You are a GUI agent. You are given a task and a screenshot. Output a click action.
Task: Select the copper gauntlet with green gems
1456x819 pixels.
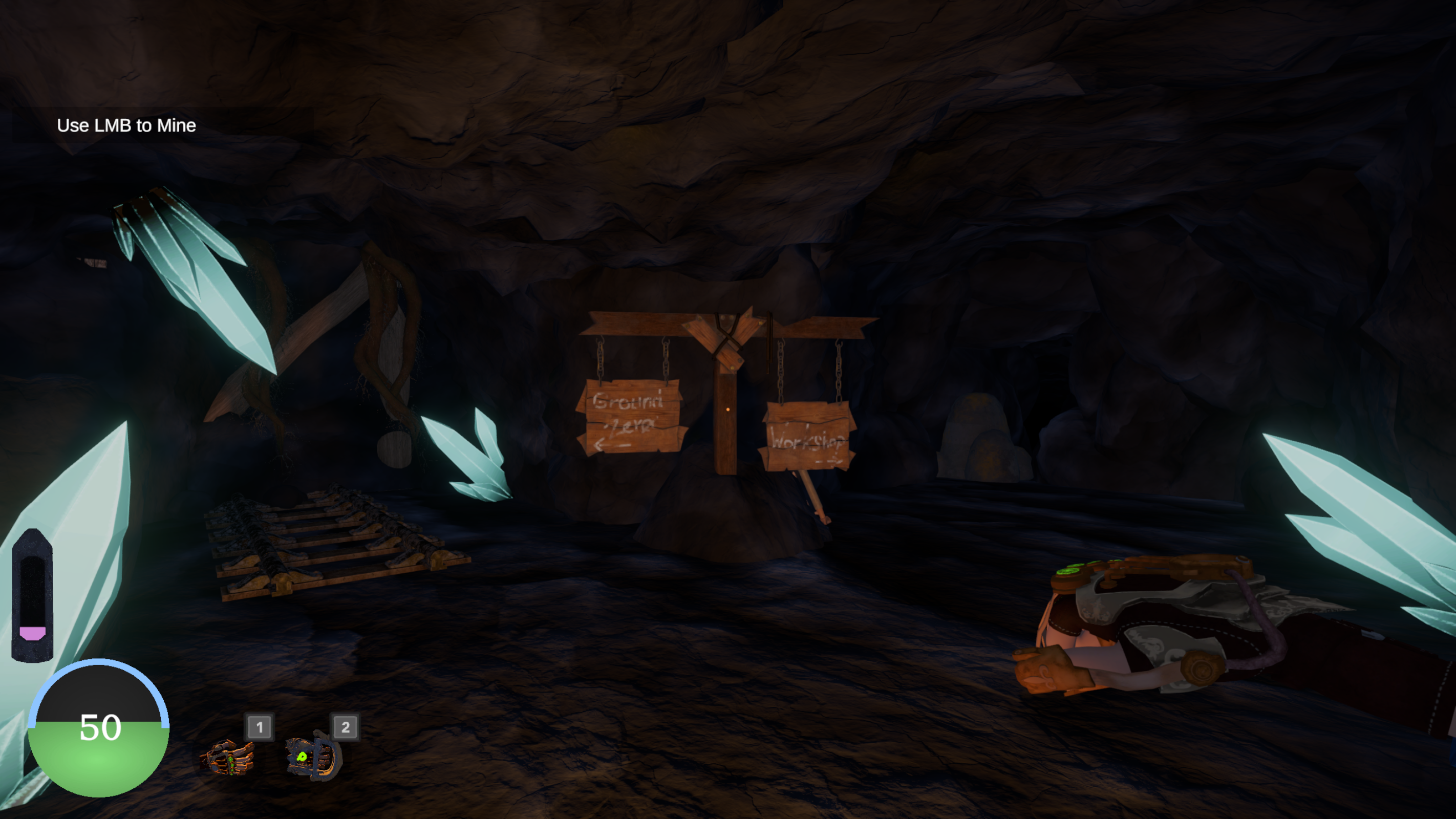(228, 758)
